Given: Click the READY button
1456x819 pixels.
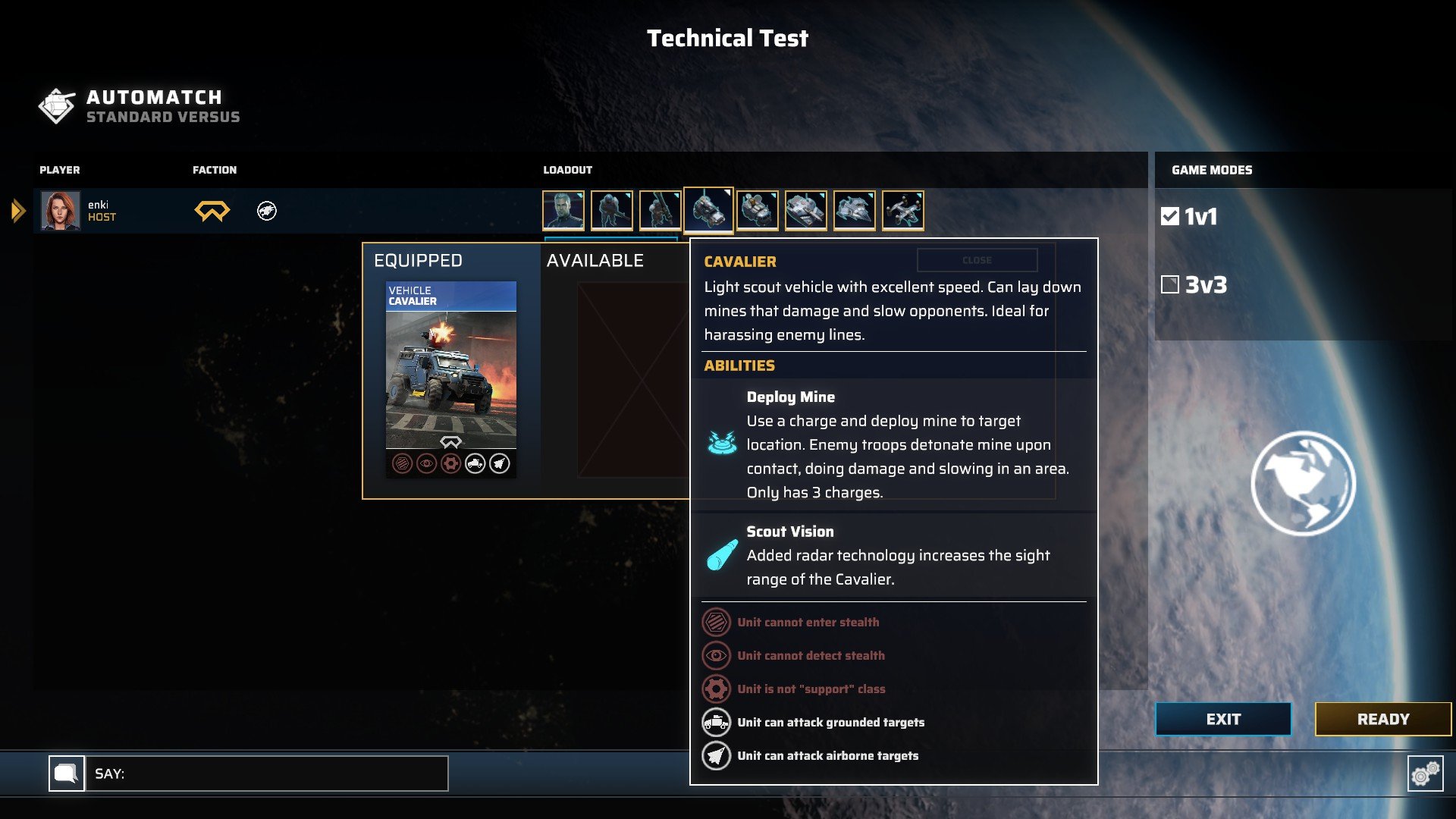Looking at the screenshot, I should pos(1382,719).
